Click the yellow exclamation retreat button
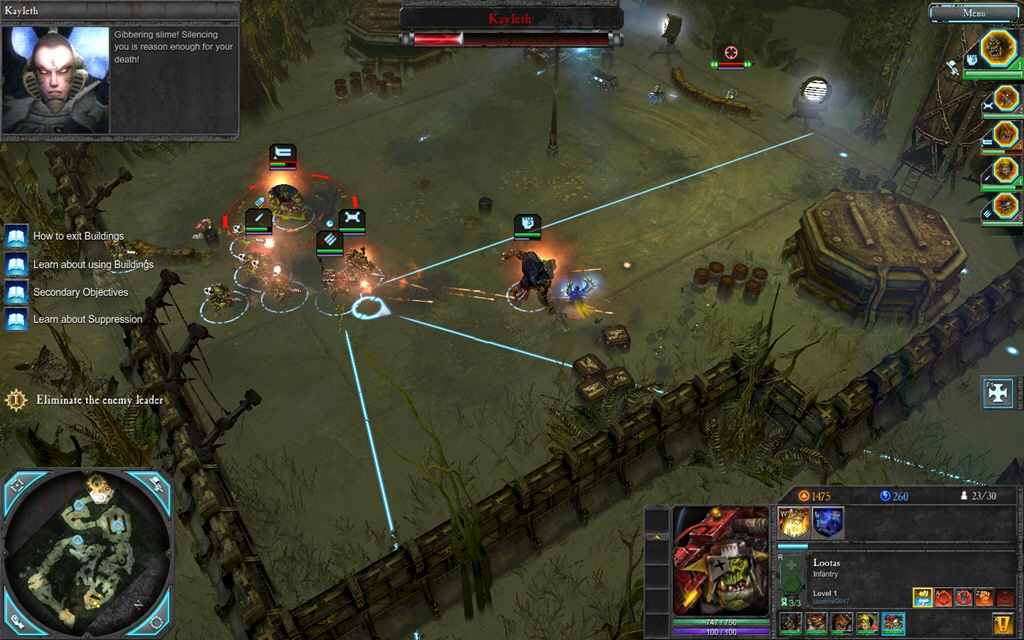1024x640 pixels. [1002, 624]
